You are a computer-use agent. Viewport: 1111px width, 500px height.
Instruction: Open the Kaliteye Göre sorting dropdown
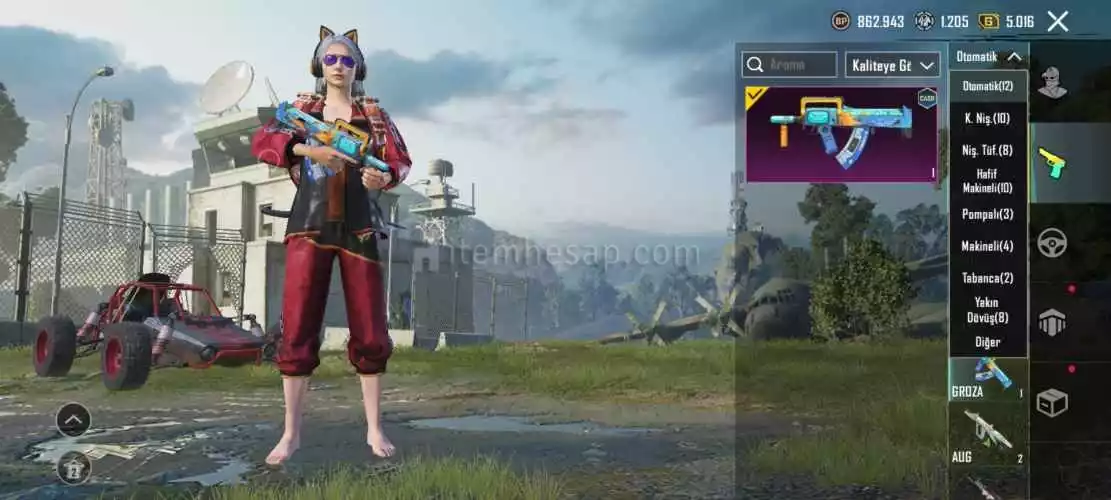click(893, 65)
